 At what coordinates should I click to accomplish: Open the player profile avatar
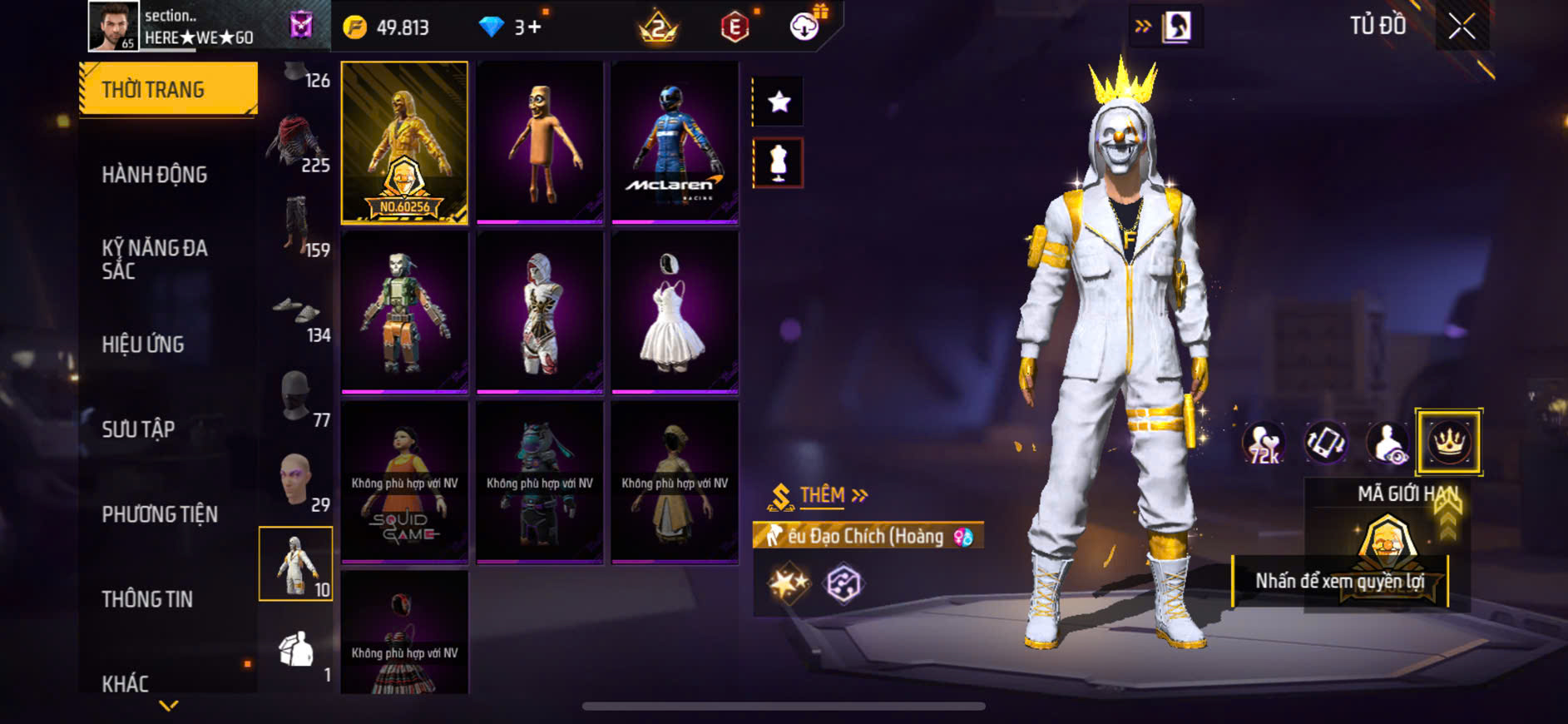113,27
